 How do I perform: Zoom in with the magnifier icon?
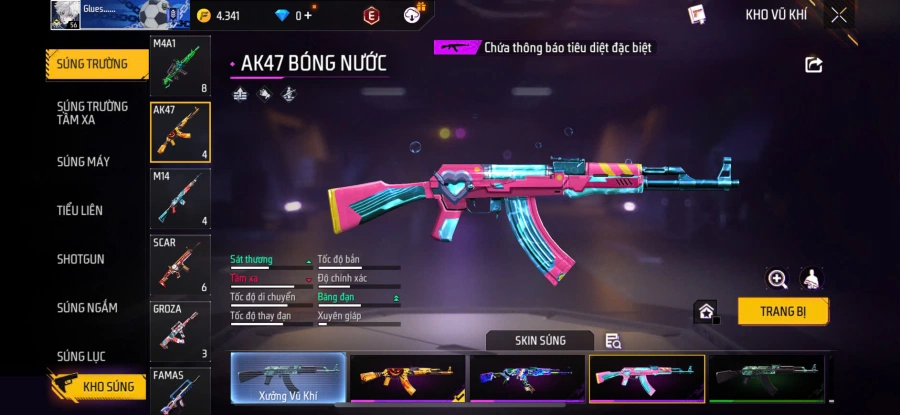coord(777,279)
